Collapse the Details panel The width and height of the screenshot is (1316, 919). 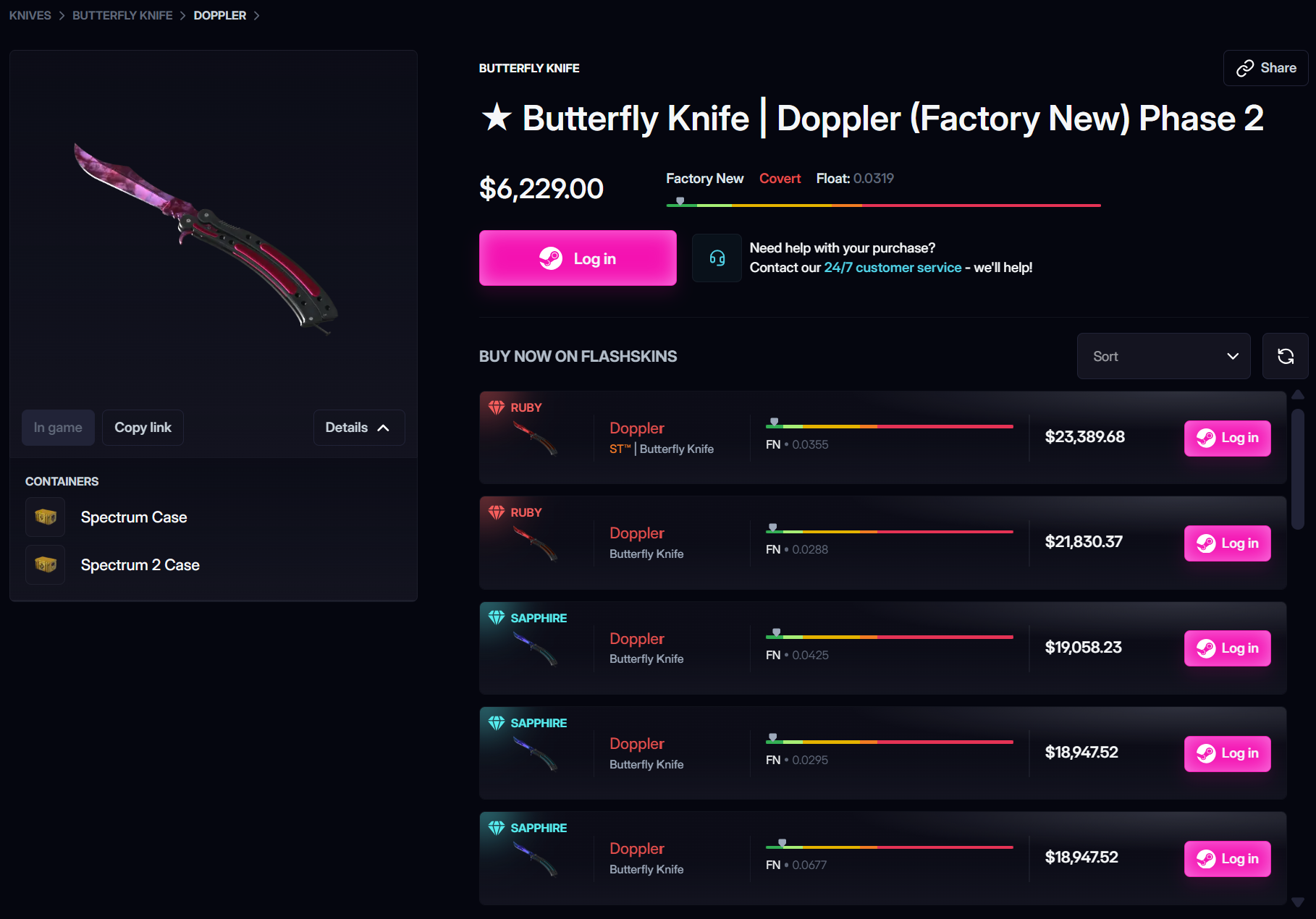(358, 427)
